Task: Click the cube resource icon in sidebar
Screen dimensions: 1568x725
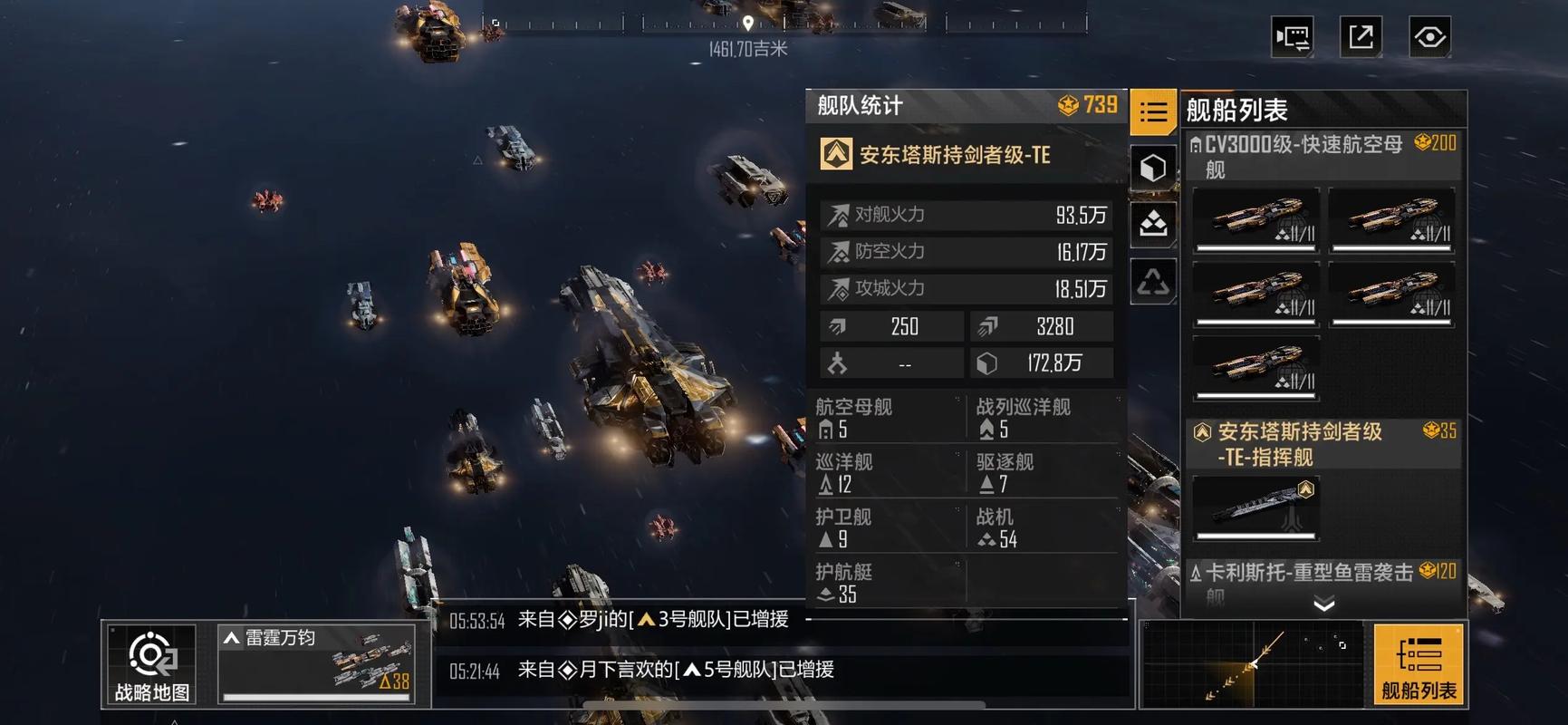Action: coord(1153,167)
